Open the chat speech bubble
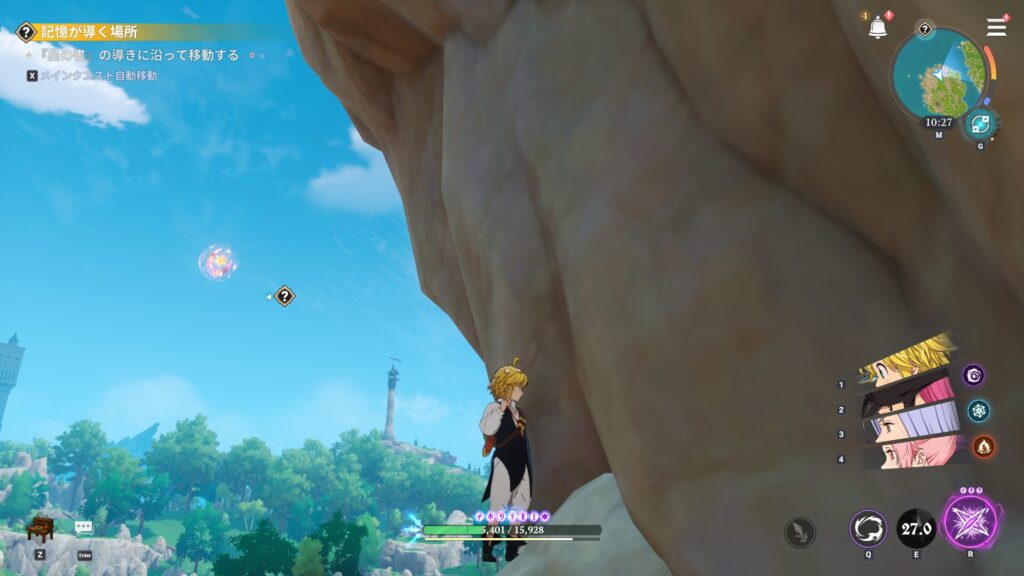The height and width of the screenshot is (576, 1024). [84, 527]
